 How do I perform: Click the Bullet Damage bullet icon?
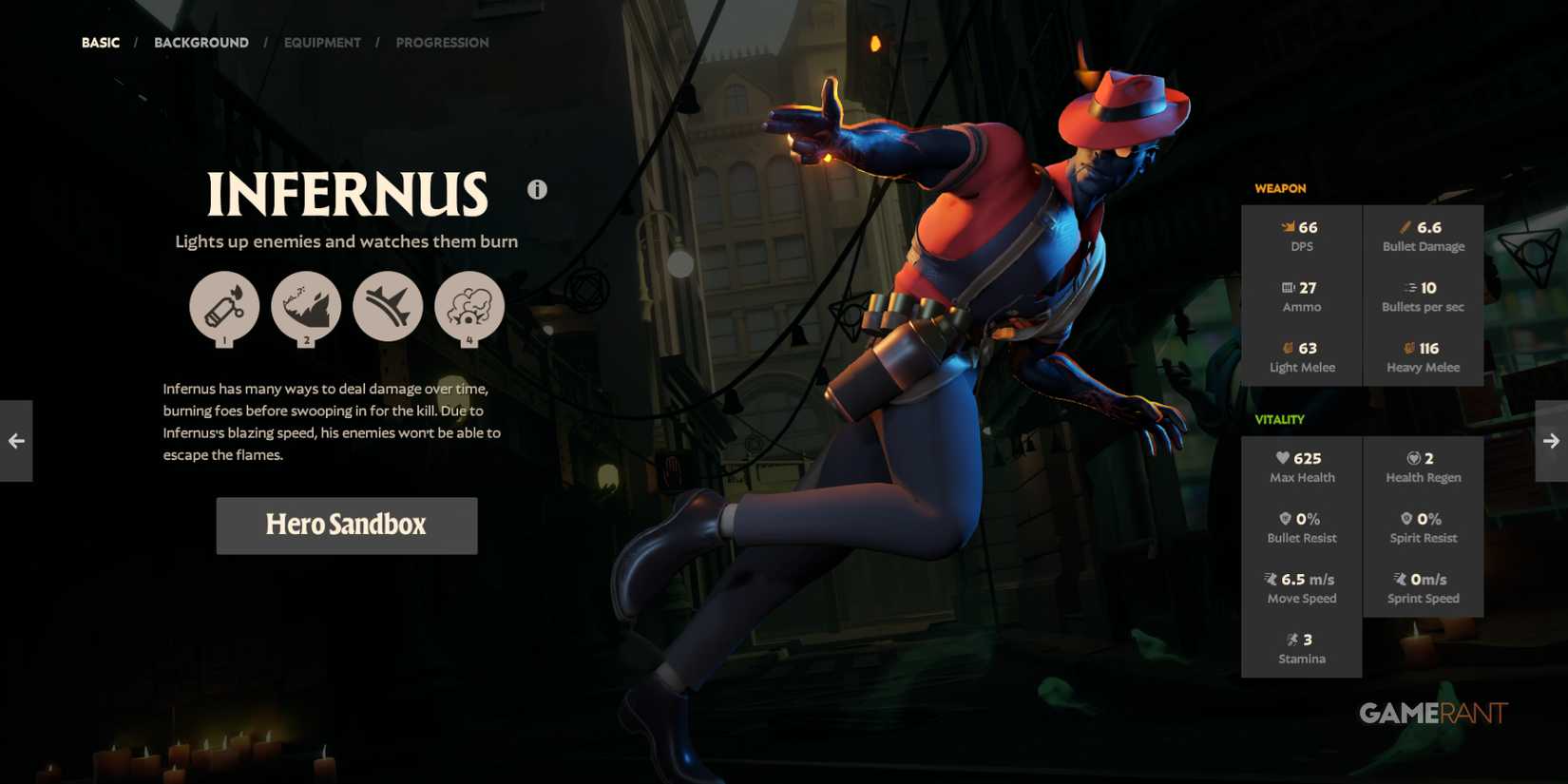[x=1405, y=226]
